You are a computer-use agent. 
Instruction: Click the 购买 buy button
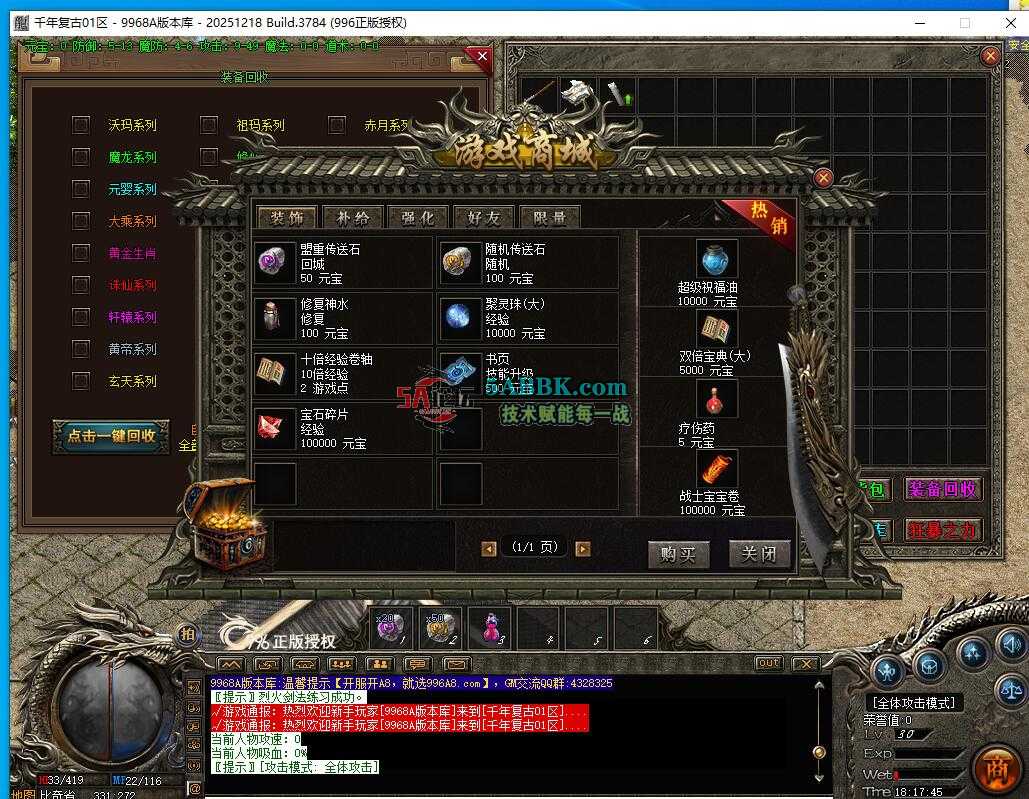tap(677, 554)
